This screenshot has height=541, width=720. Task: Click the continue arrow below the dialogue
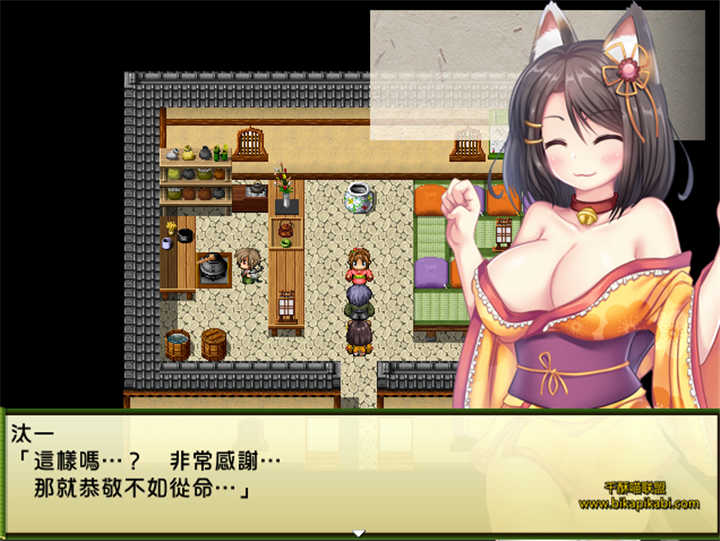click(x=359, y=533)
